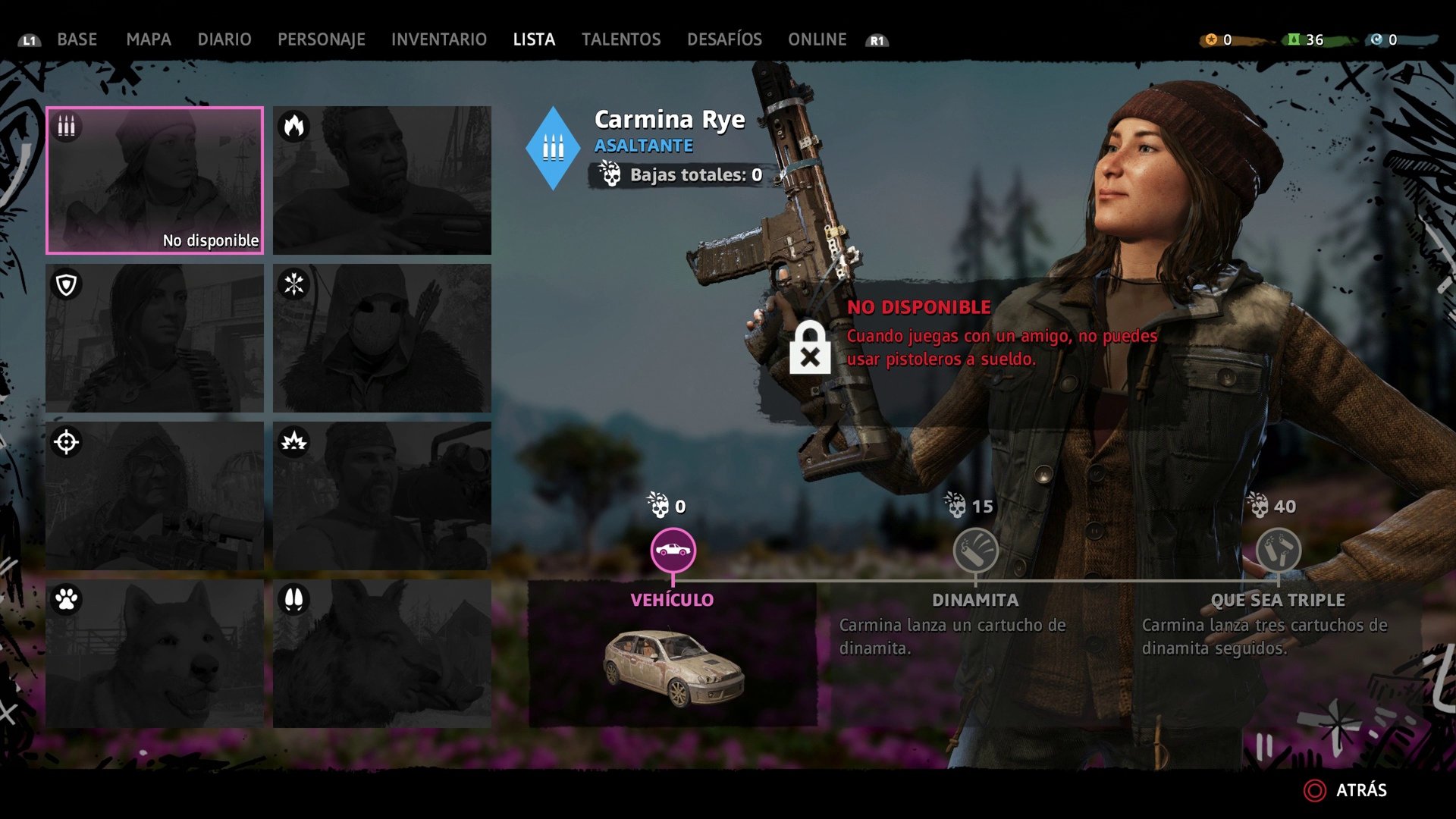Enable the locked assault skill marked No Disponible
Image resolution: width=1456 pixels, height=819 pixels.
click(x=811, y=348)
